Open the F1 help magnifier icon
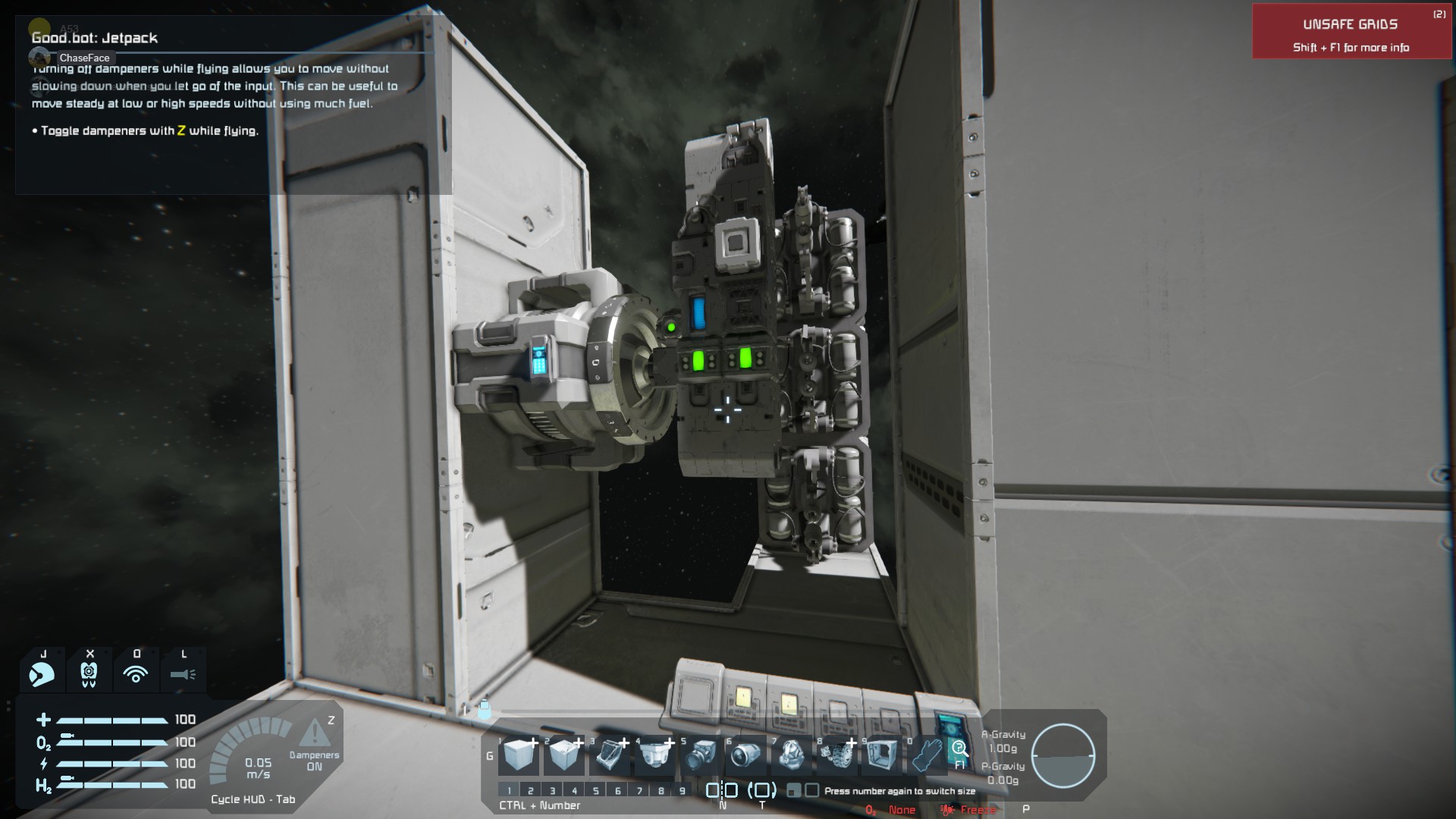 (x=959, y=752)
